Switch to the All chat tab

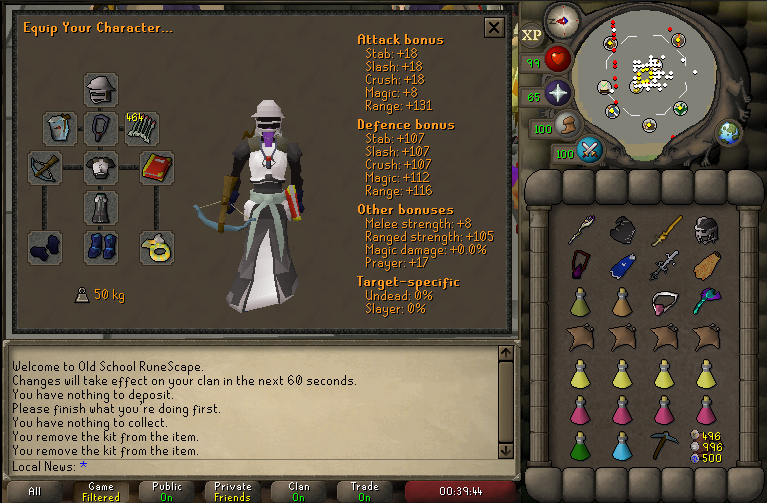click(34, 491)
